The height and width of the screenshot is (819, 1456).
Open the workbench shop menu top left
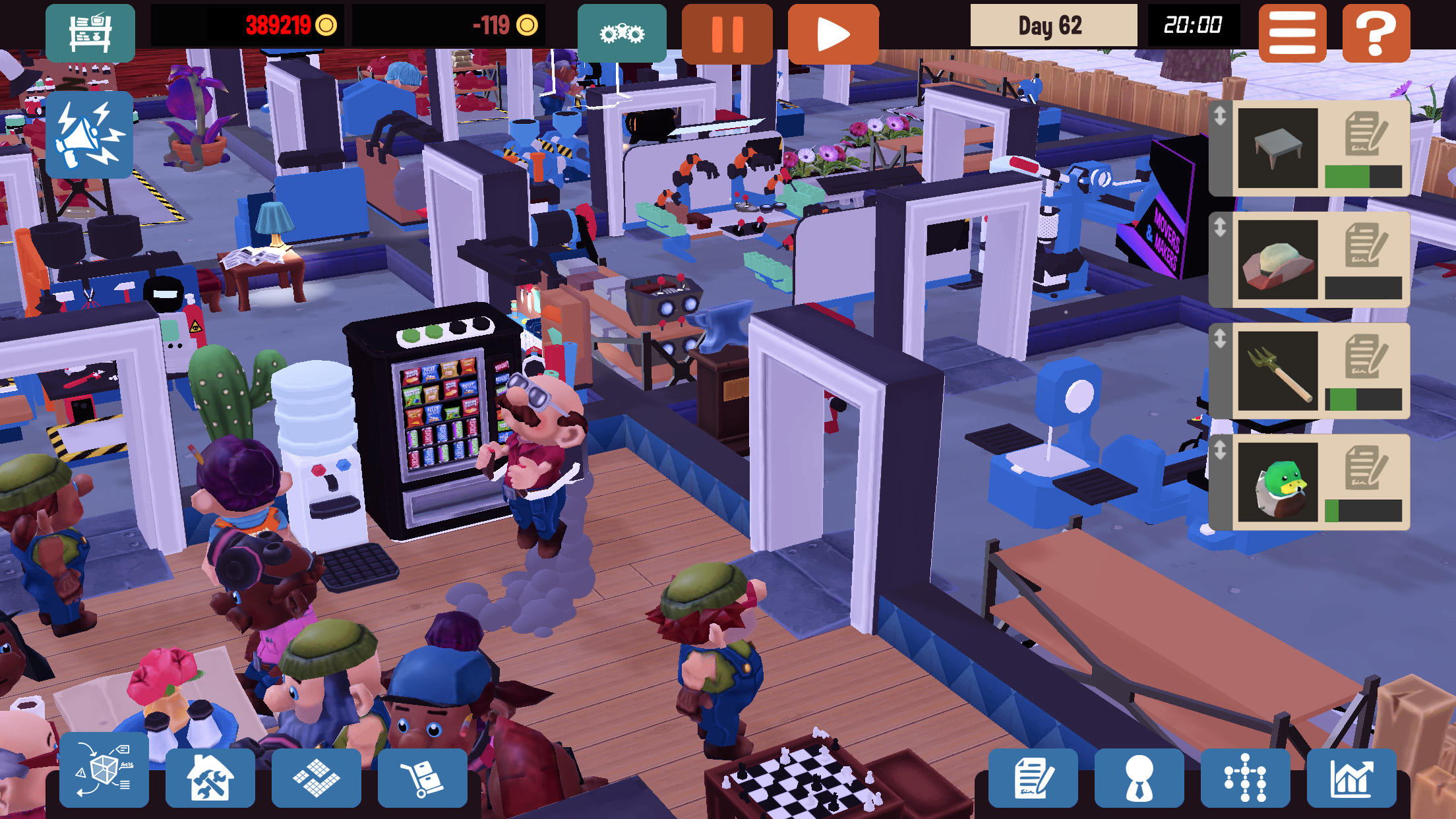click(90, 32)
